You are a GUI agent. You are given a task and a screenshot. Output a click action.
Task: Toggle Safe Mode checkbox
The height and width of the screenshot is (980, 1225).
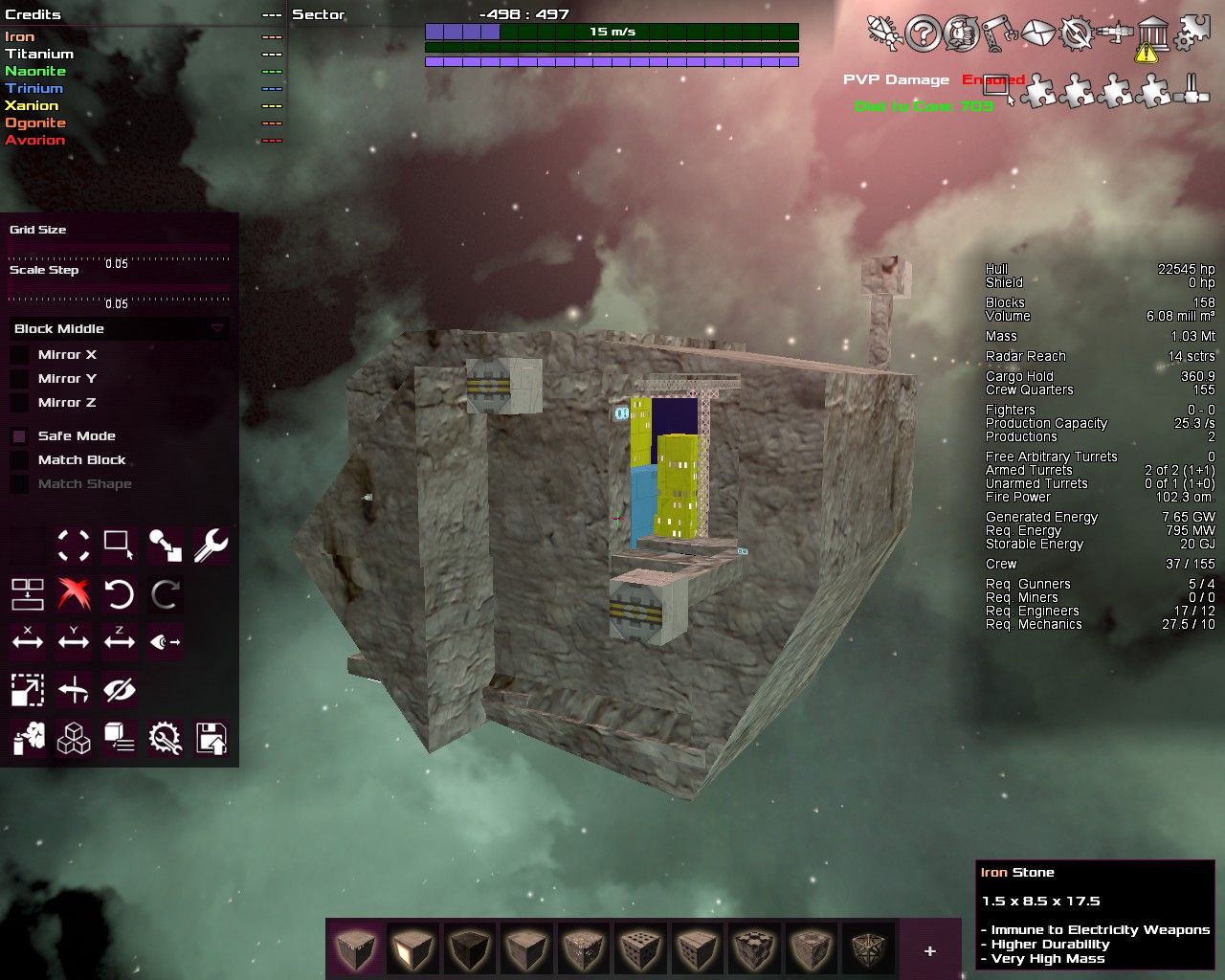[19, 436]
